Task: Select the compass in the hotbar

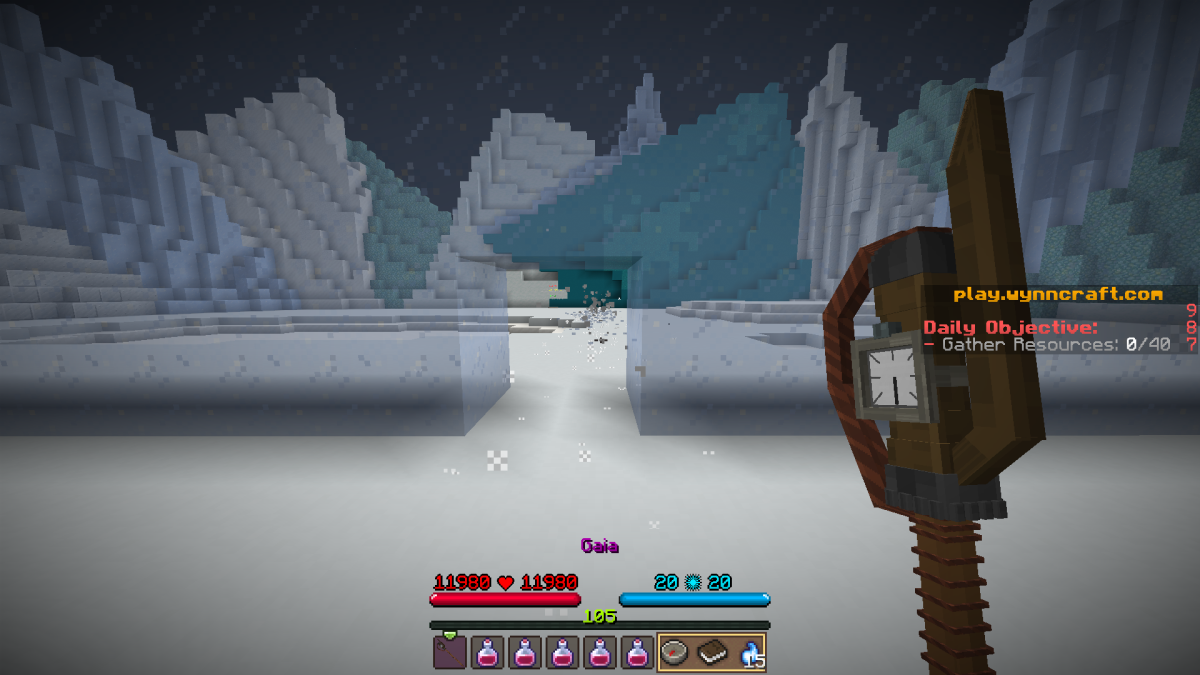Action: point(673,652)
